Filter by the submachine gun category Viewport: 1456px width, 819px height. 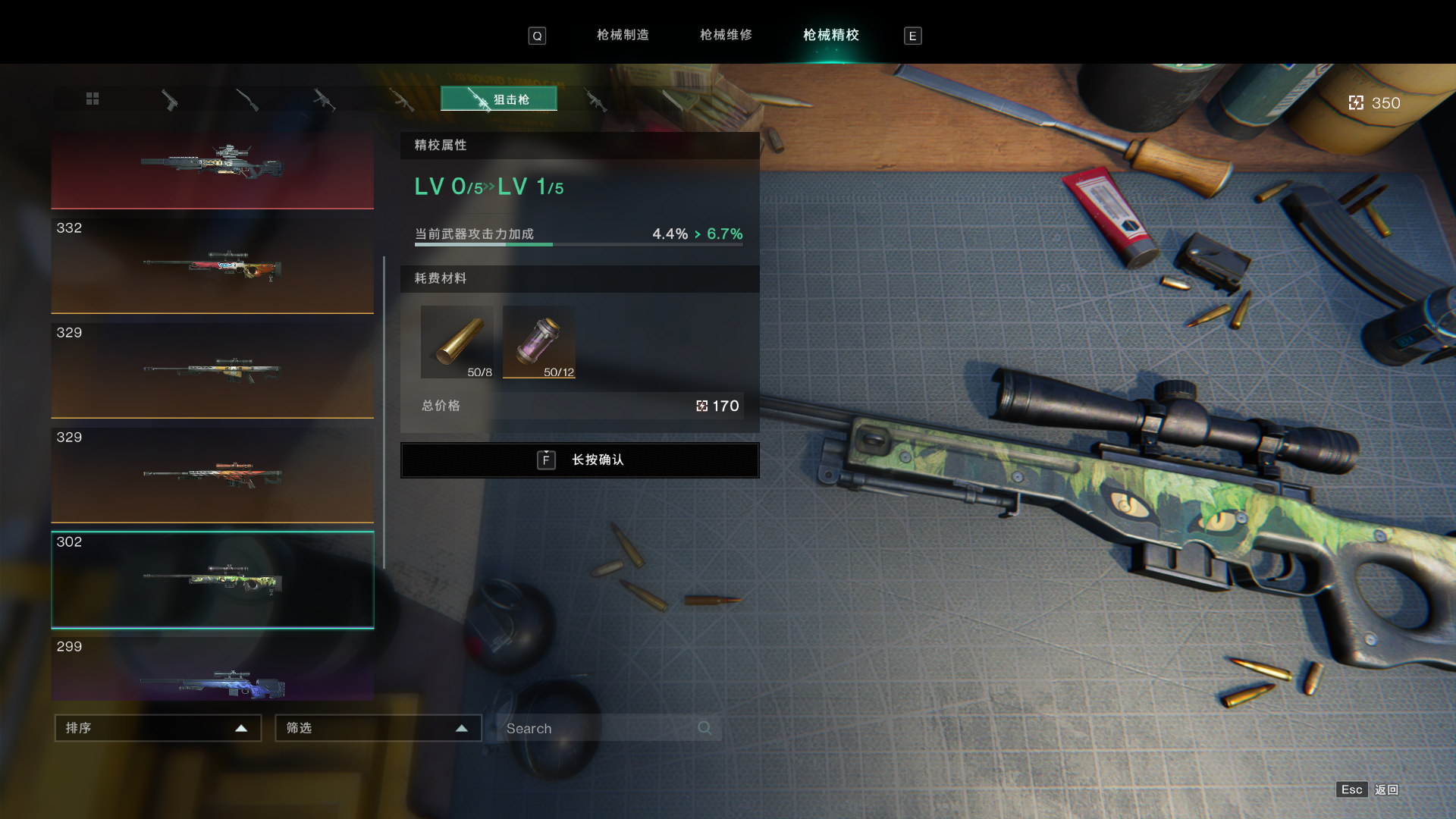(x=324, y=100)
